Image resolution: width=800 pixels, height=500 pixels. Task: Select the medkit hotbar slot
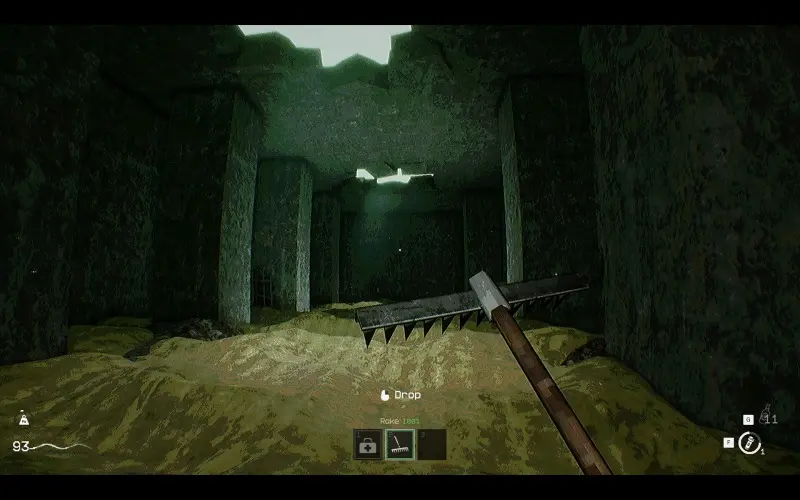368,445
